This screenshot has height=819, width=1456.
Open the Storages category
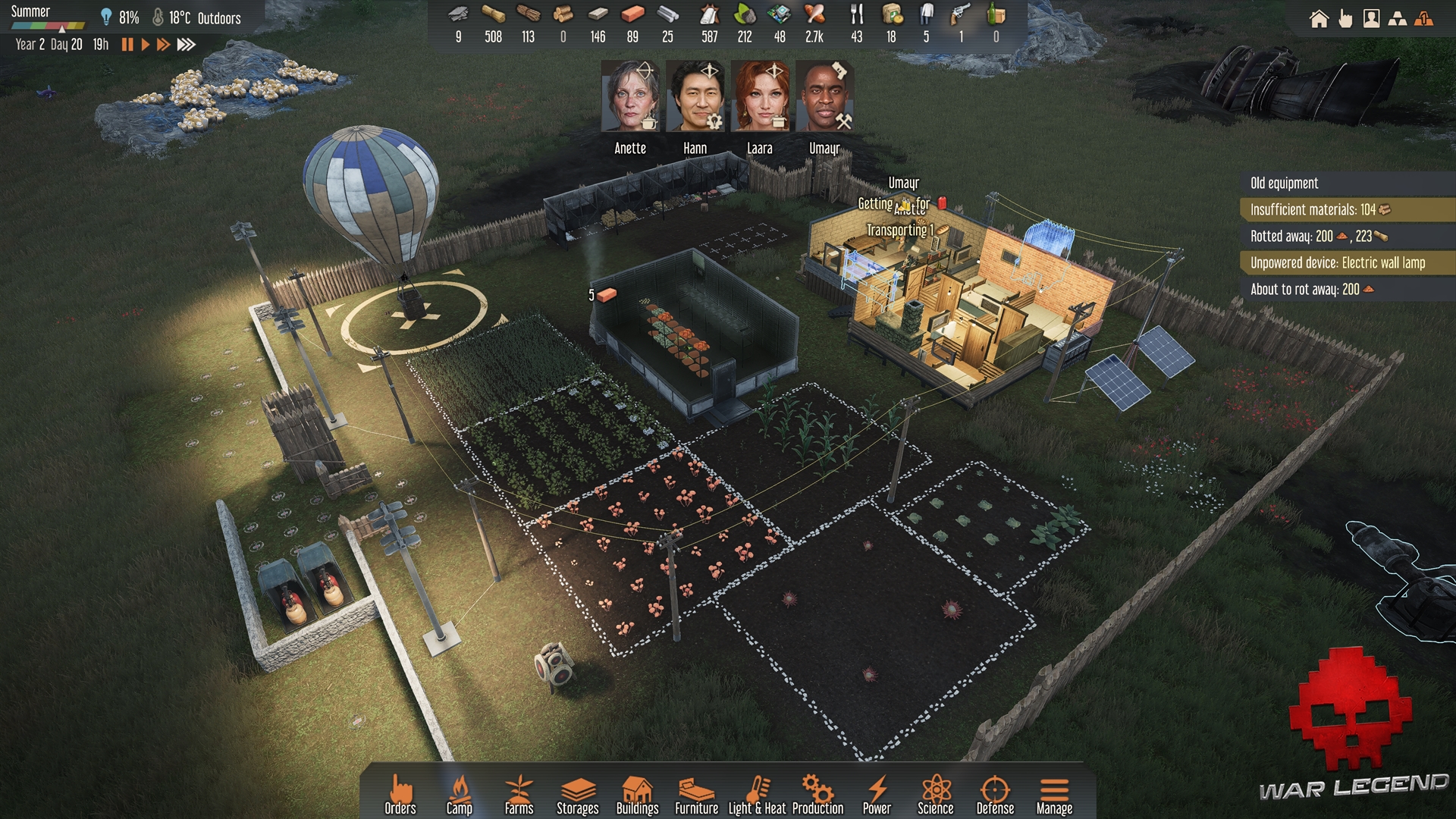coord(577,794)
